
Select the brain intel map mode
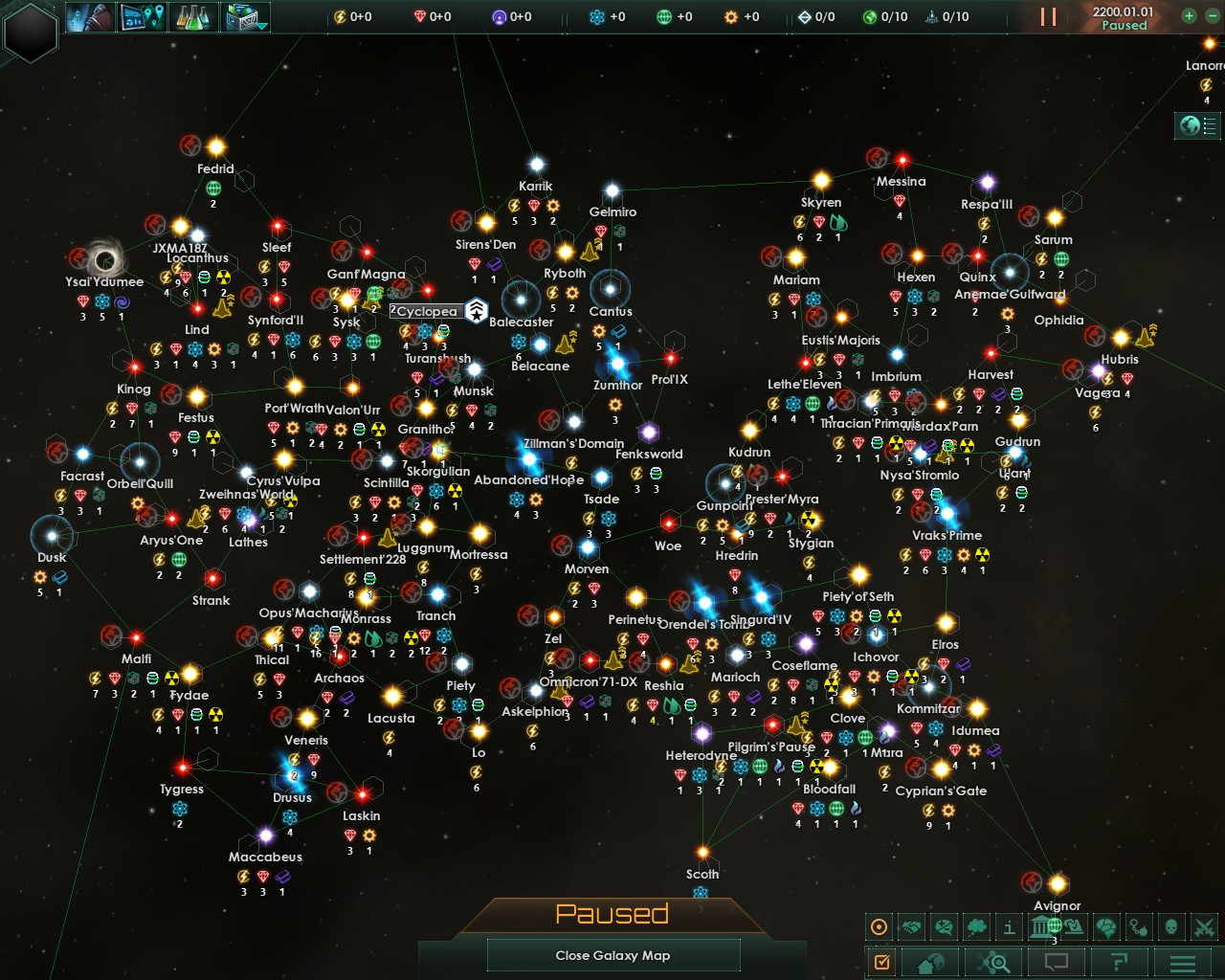coord(1107,926)
